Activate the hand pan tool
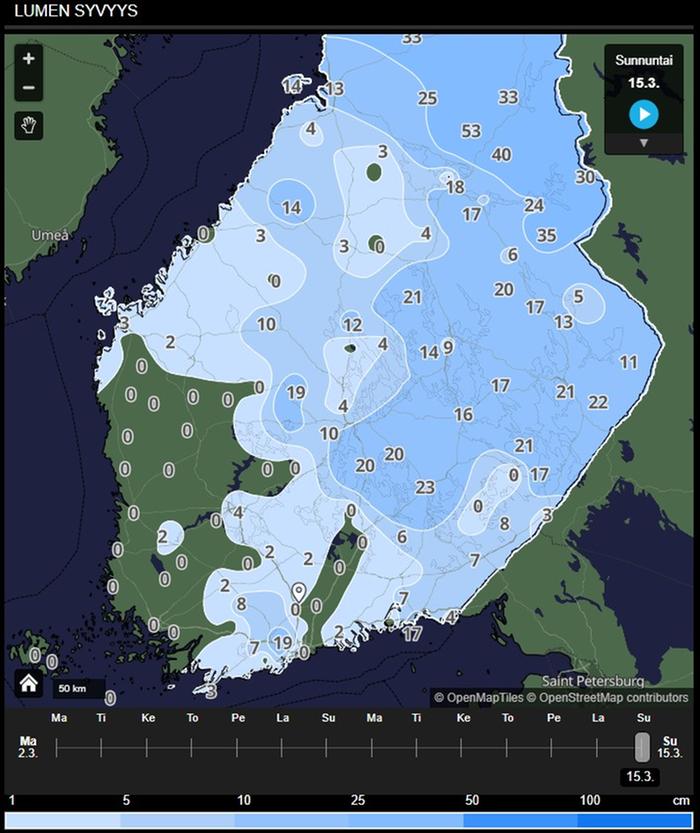The height and width of the screenshot is (833, 700). click(x=28, y=126)
